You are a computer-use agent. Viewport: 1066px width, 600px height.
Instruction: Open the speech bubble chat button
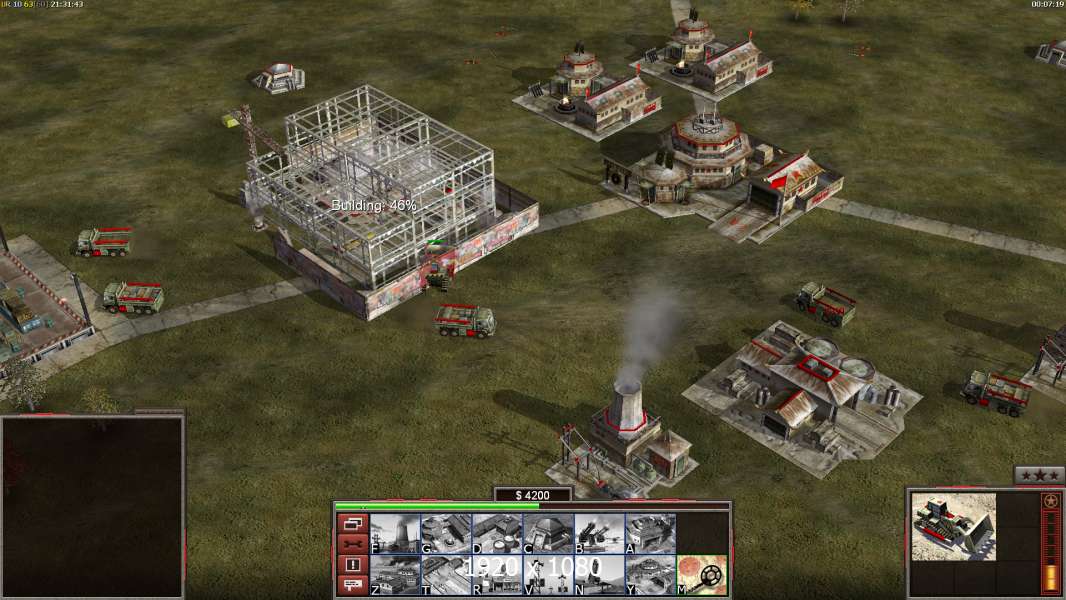[352, 585]
